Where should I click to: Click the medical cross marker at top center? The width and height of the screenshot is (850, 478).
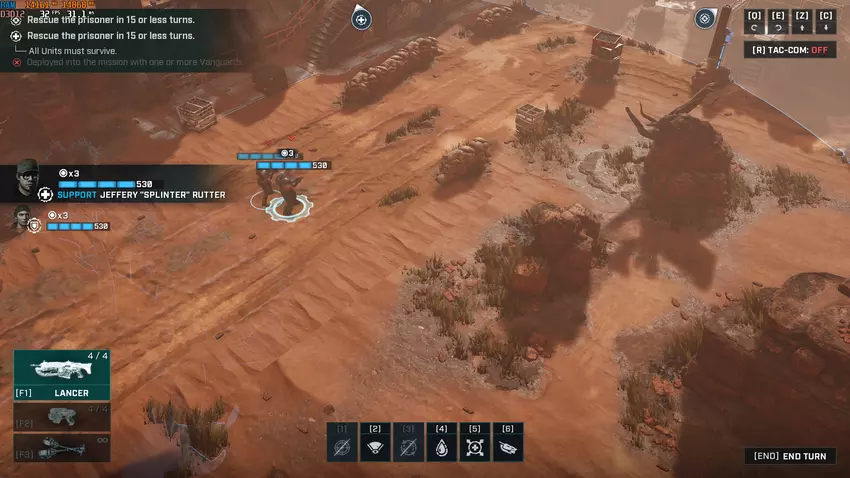pyautogui.click(x=362, y=19)
